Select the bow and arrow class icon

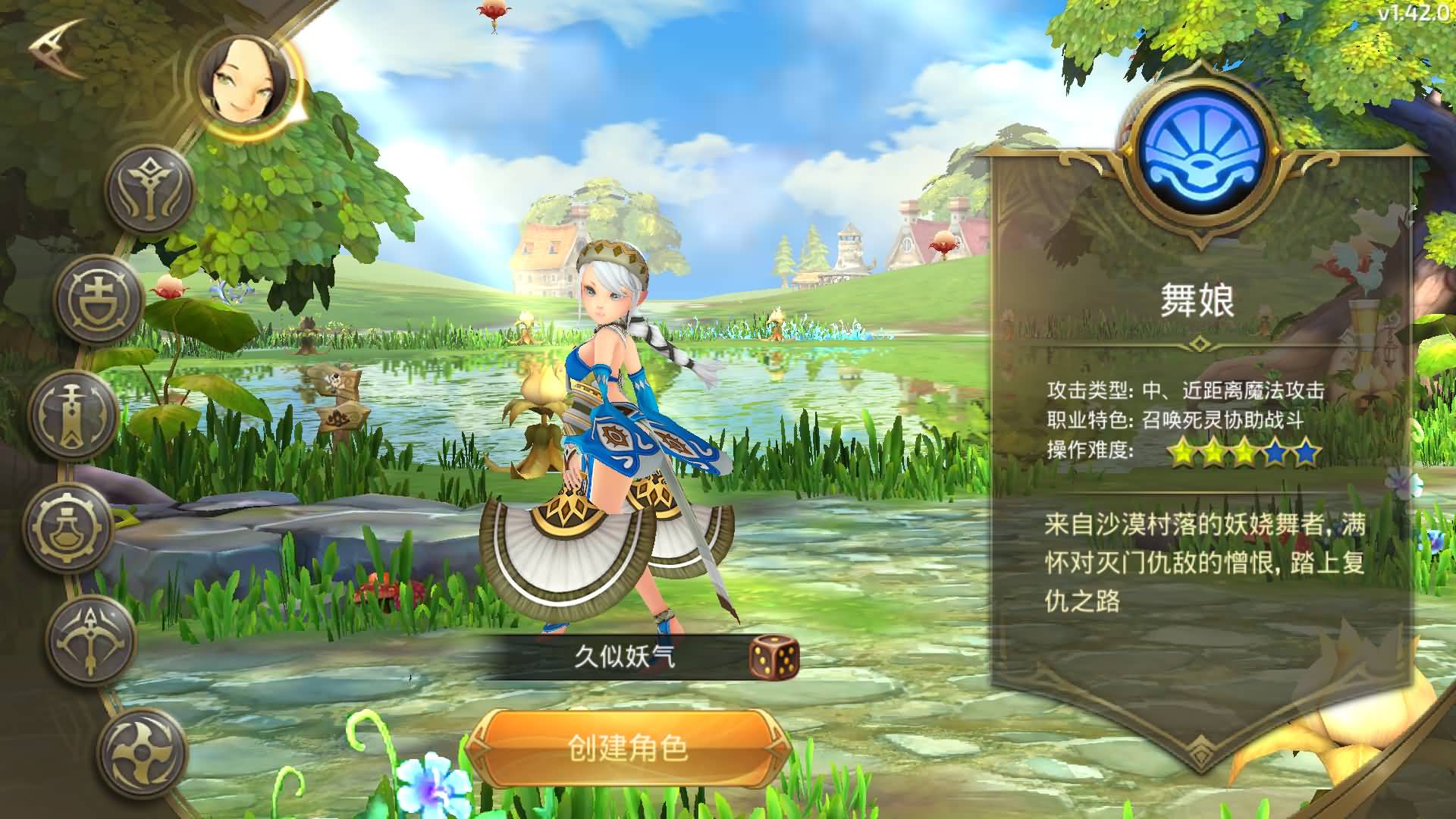click(x=91, y=639)
